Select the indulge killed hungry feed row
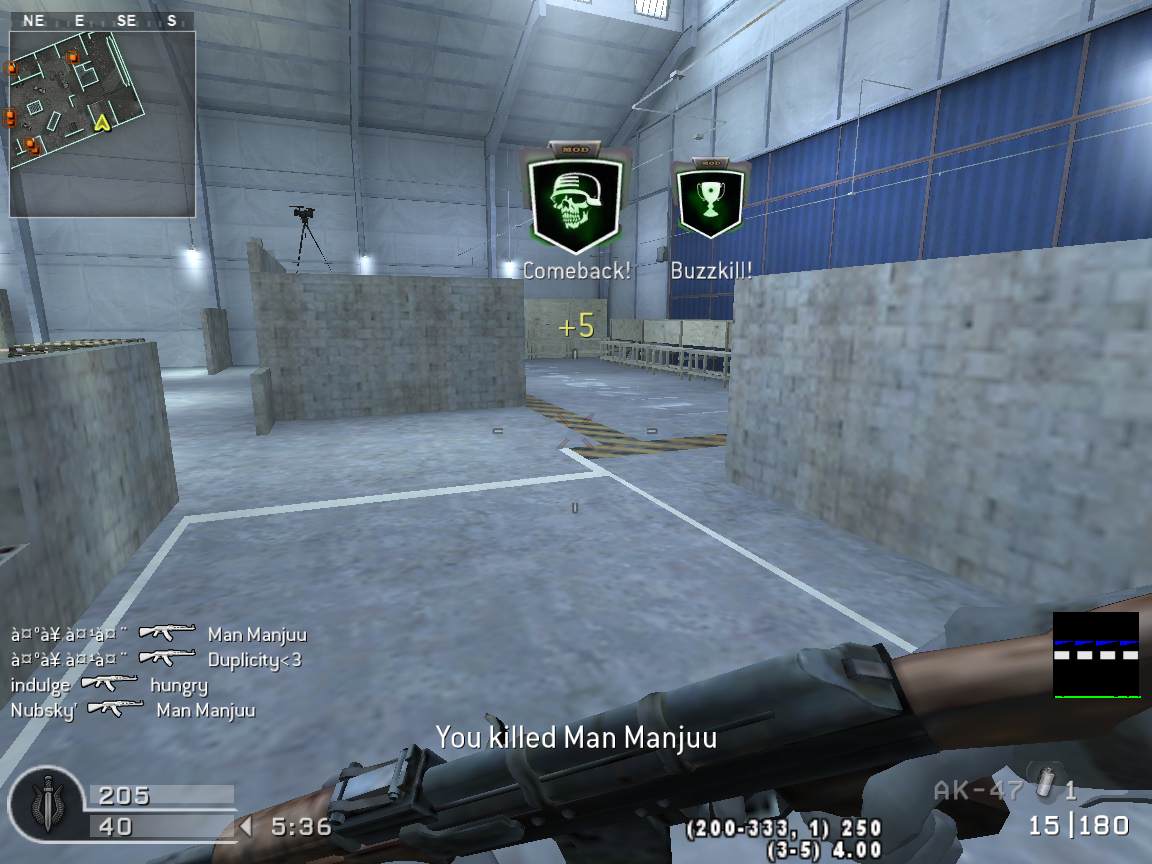Viewport: 1152px width, 864px height. [x=109, y=685]
